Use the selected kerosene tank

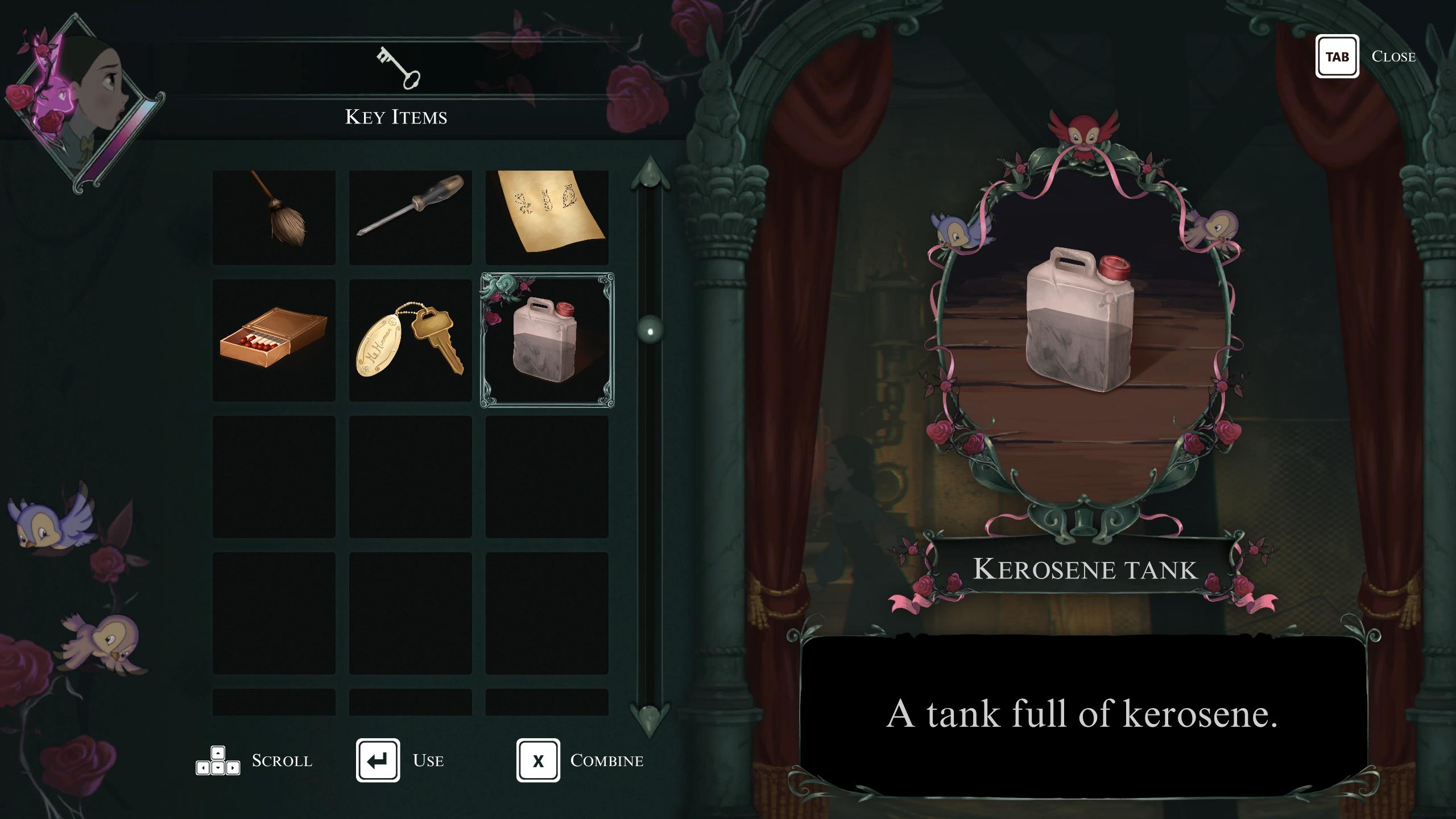point(378,760)
